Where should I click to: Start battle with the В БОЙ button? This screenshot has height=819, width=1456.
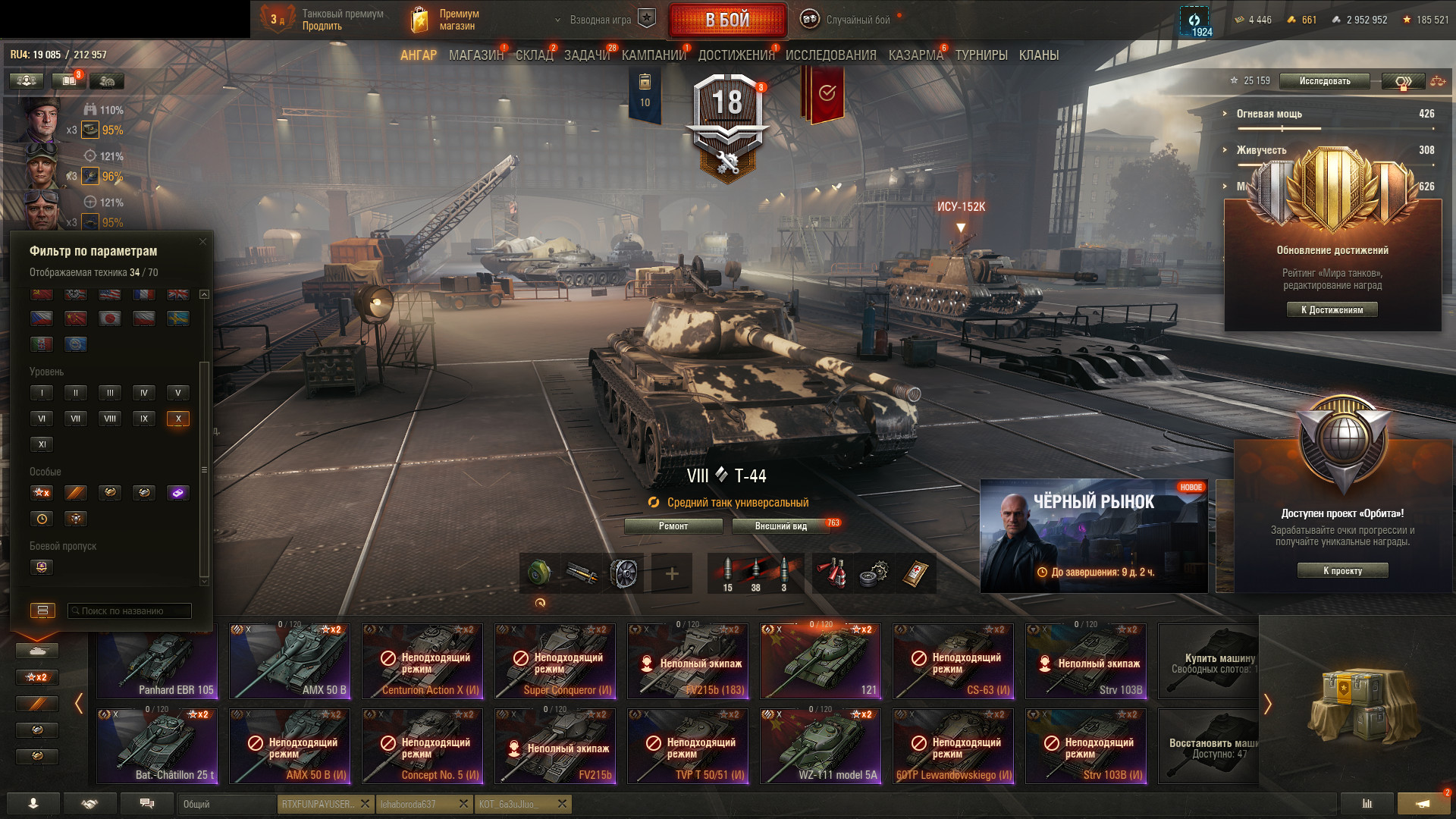pos(727,20)
